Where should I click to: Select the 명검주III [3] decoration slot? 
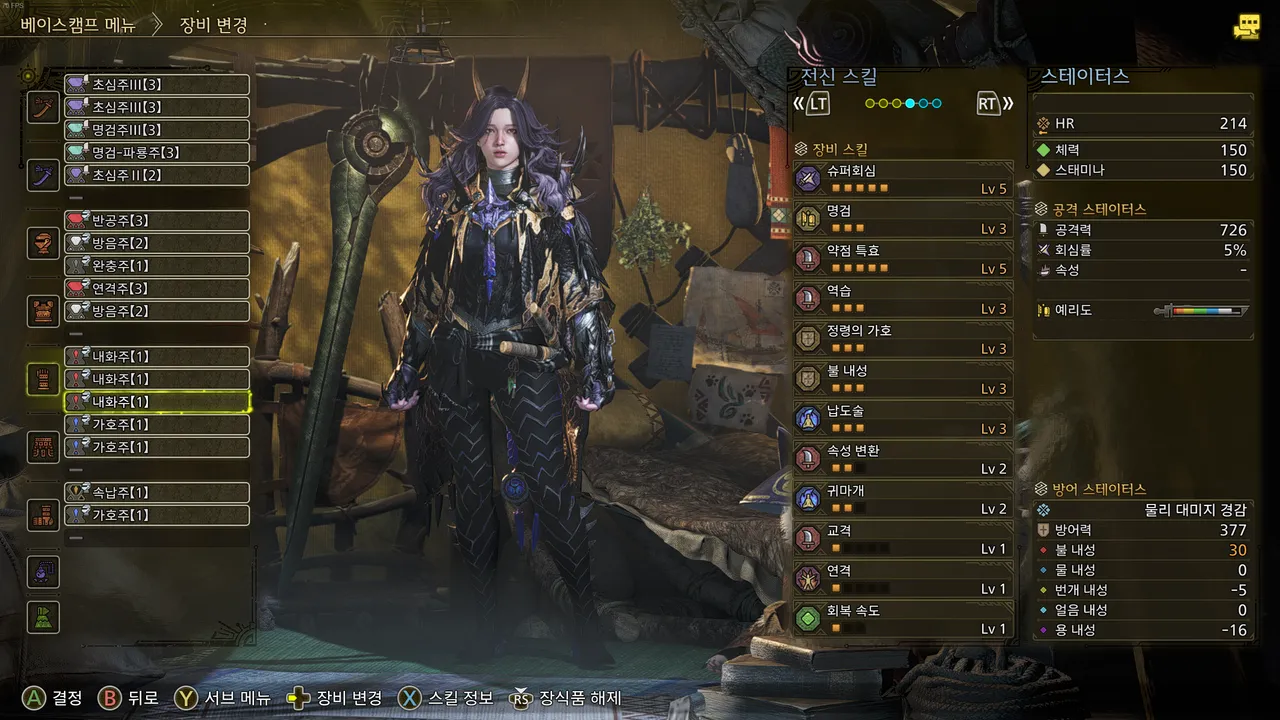(x=157, y=130)
